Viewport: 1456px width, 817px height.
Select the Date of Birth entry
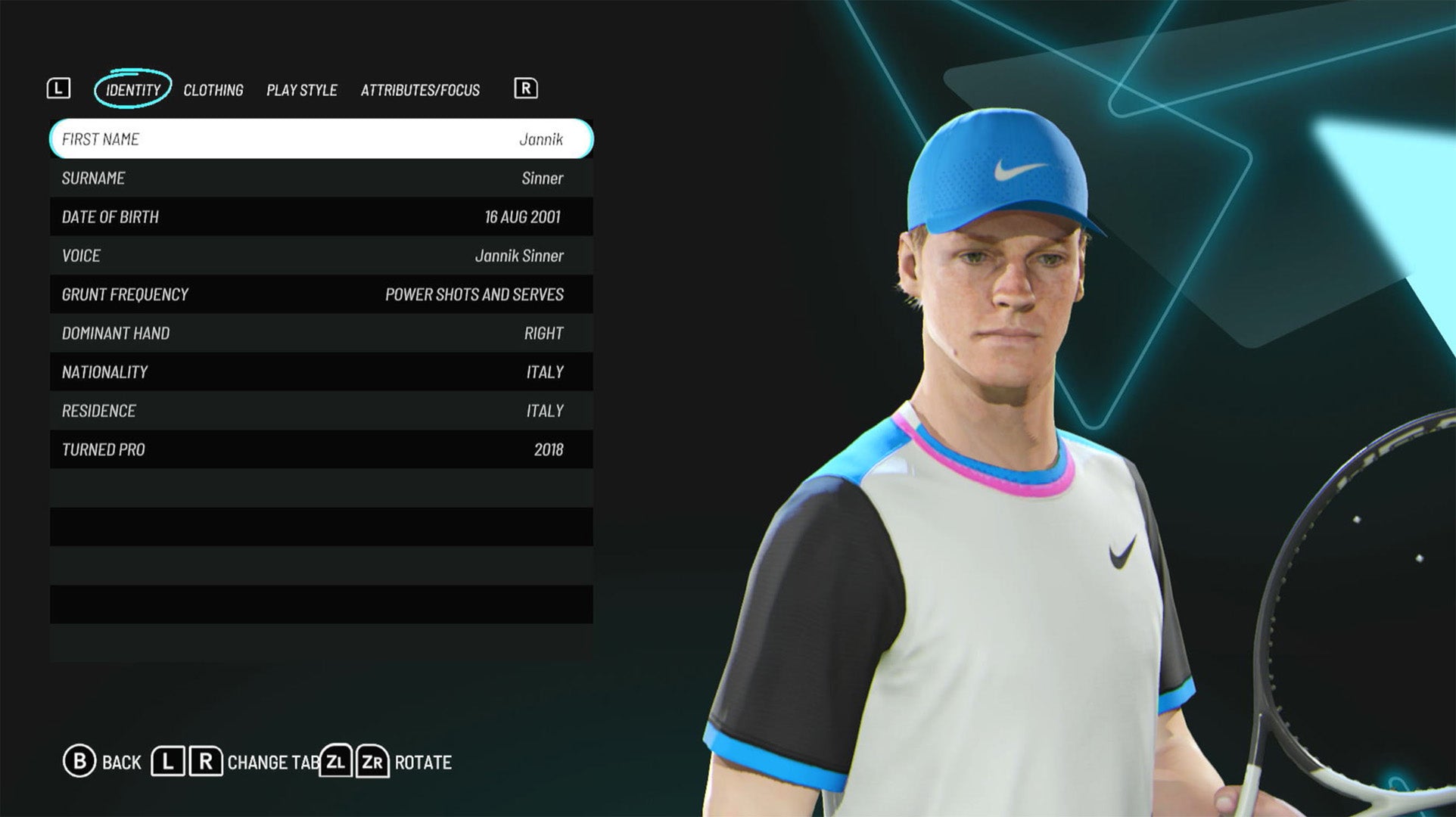point(321,217)
